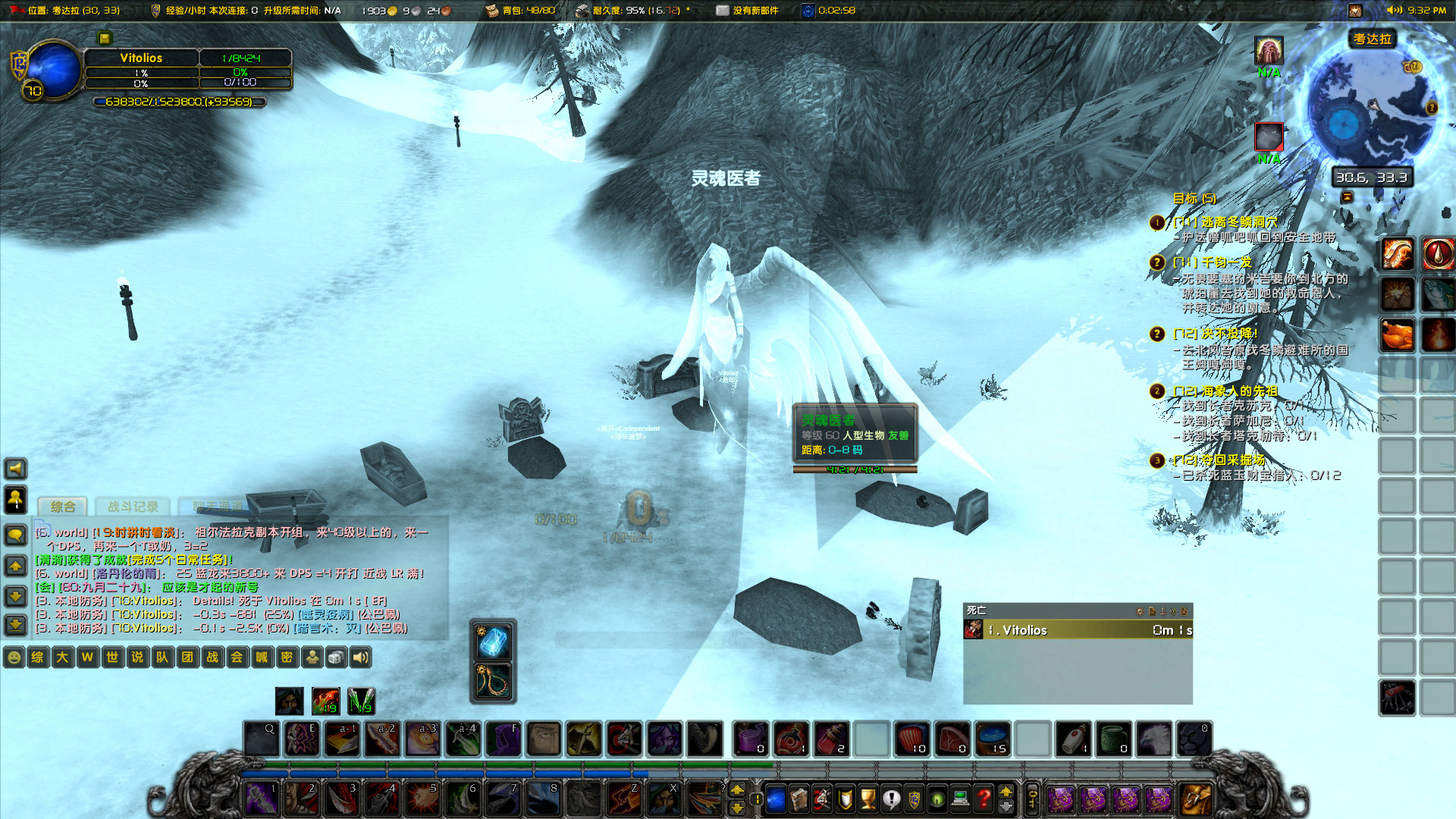The height and width of the screenshot is (819, 1456).
Task: Open the dungeon finder green eye icon
Action: [x=935, y=798]
